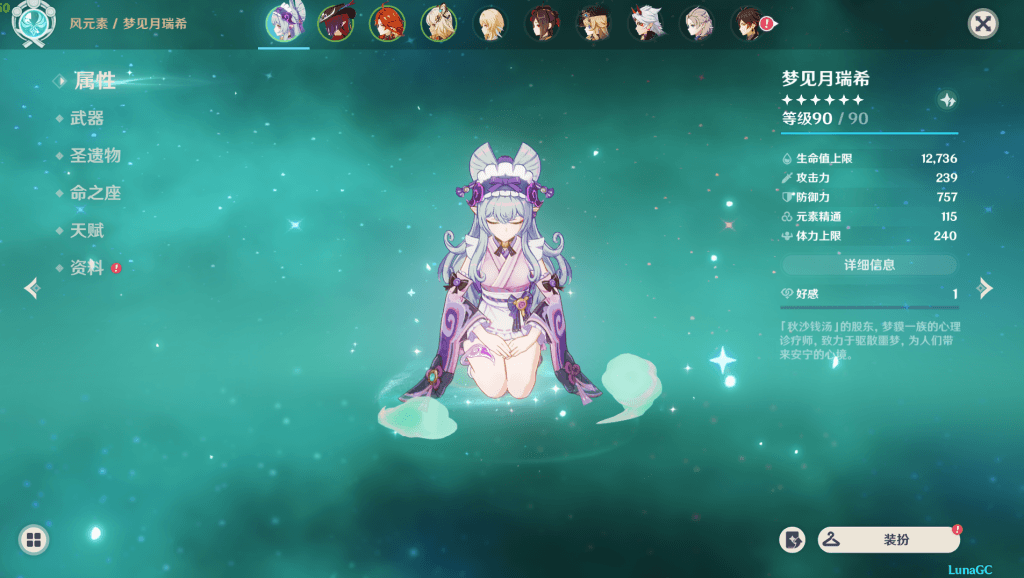Open the 武器 (Weapon) section
The image size is (1024, 578).
(87, 118)
